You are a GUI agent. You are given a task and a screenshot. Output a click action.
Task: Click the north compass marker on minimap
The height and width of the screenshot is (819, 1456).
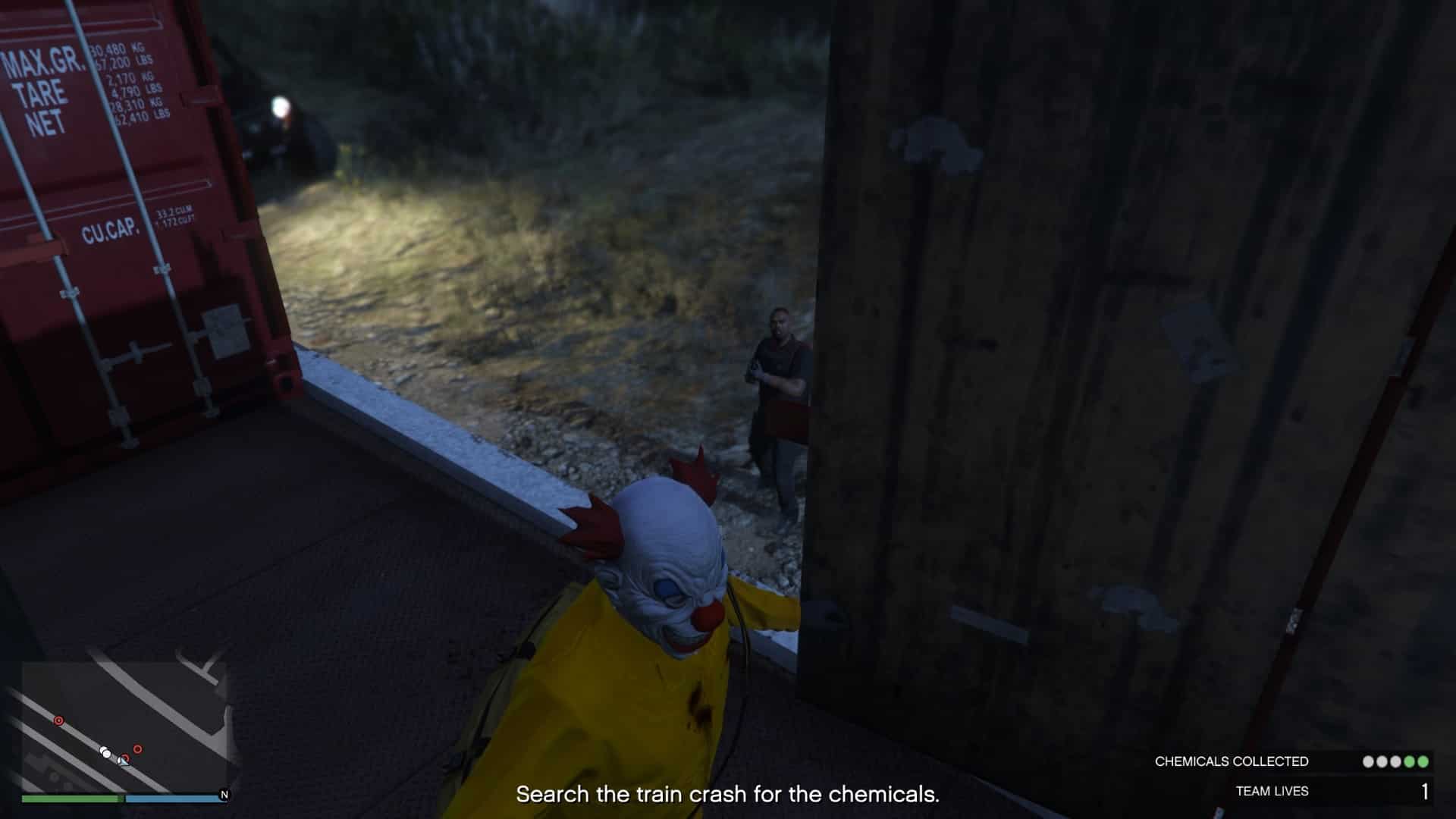coord(224,795)
